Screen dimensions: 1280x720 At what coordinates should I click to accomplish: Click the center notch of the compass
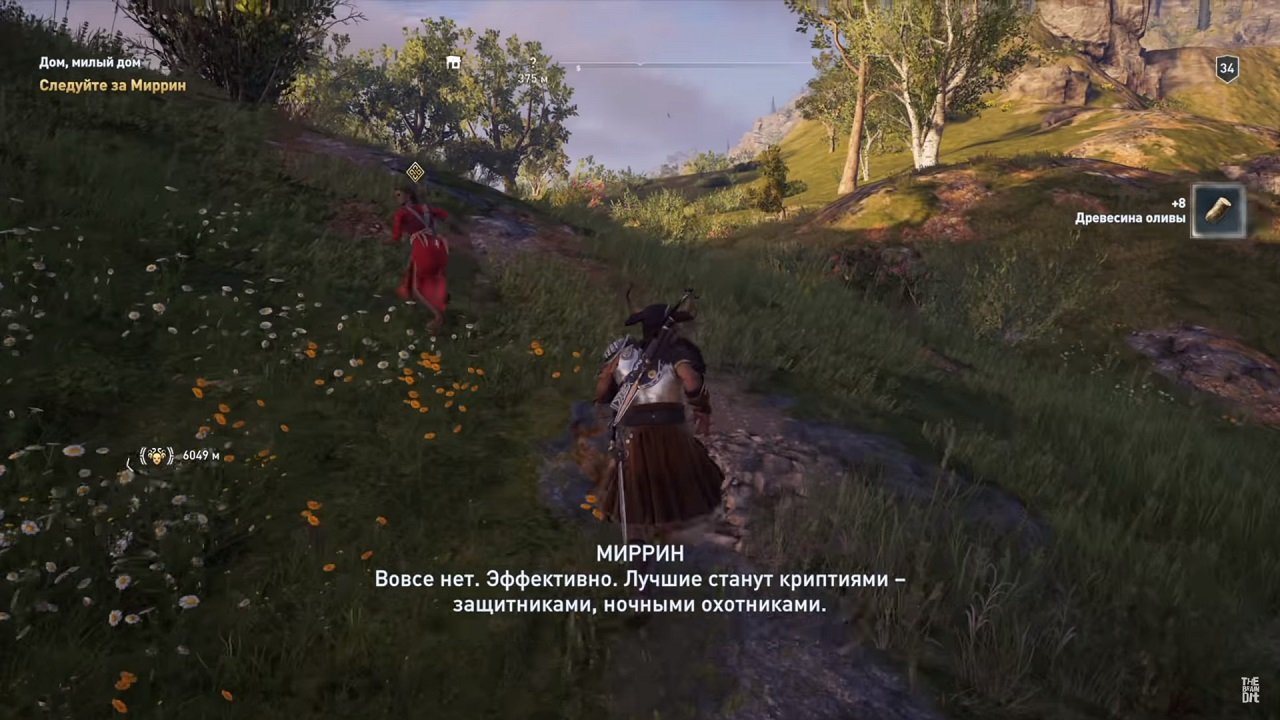[640, 64]
